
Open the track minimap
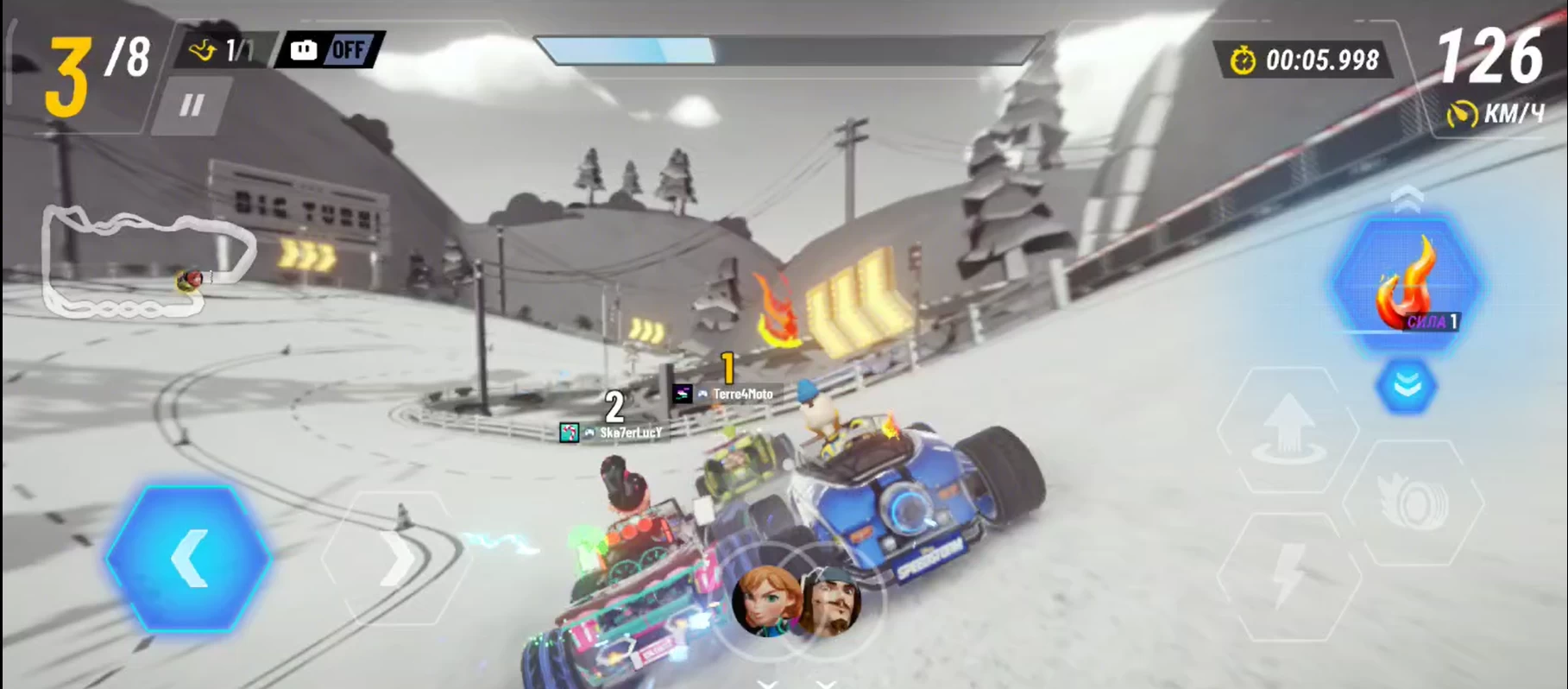click(x=147, y=262)
